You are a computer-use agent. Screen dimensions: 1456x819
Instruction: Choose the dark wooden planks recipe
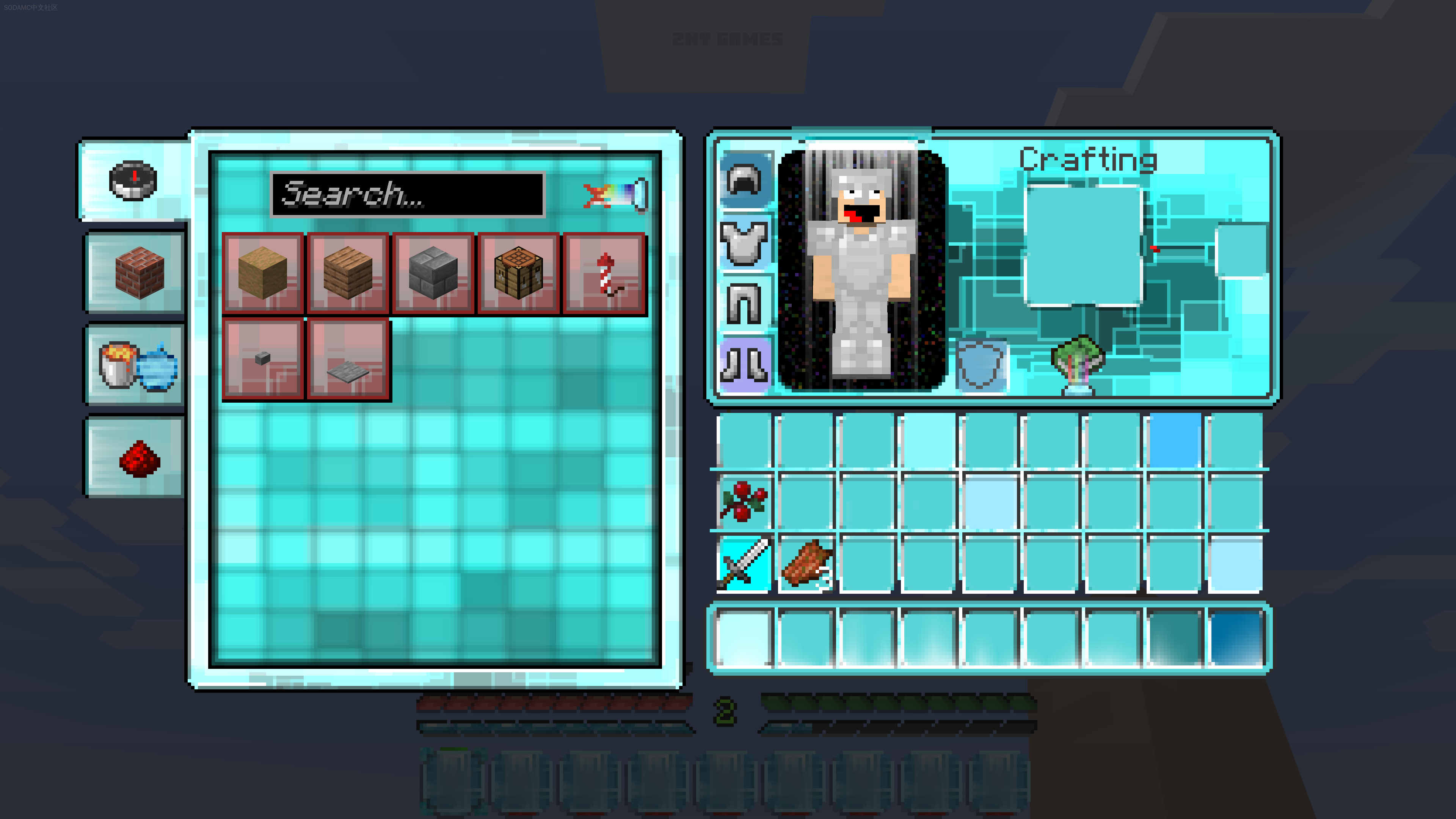point(348,273)
